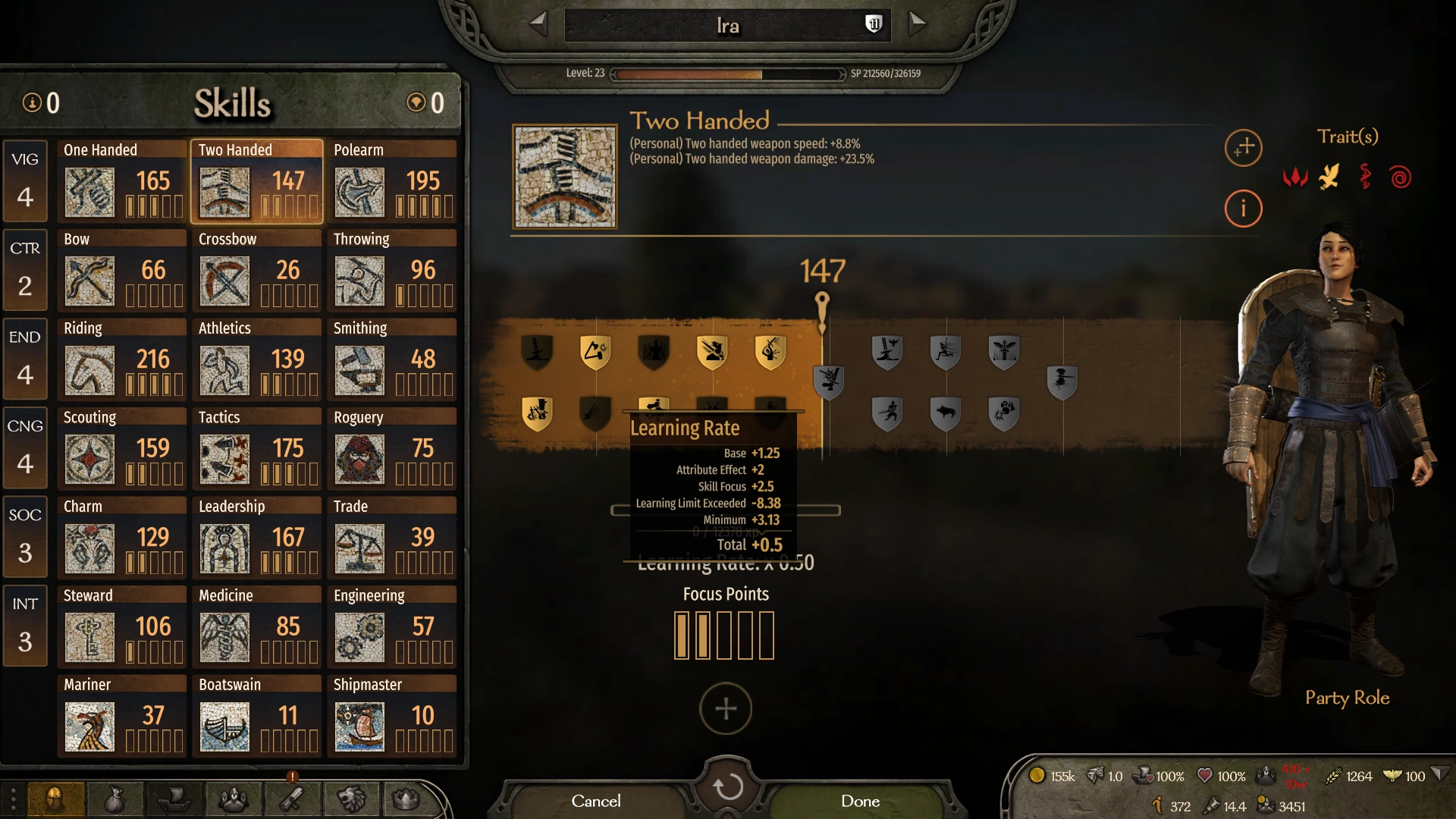Open the Clan screen via lion icon

point(350,799)
